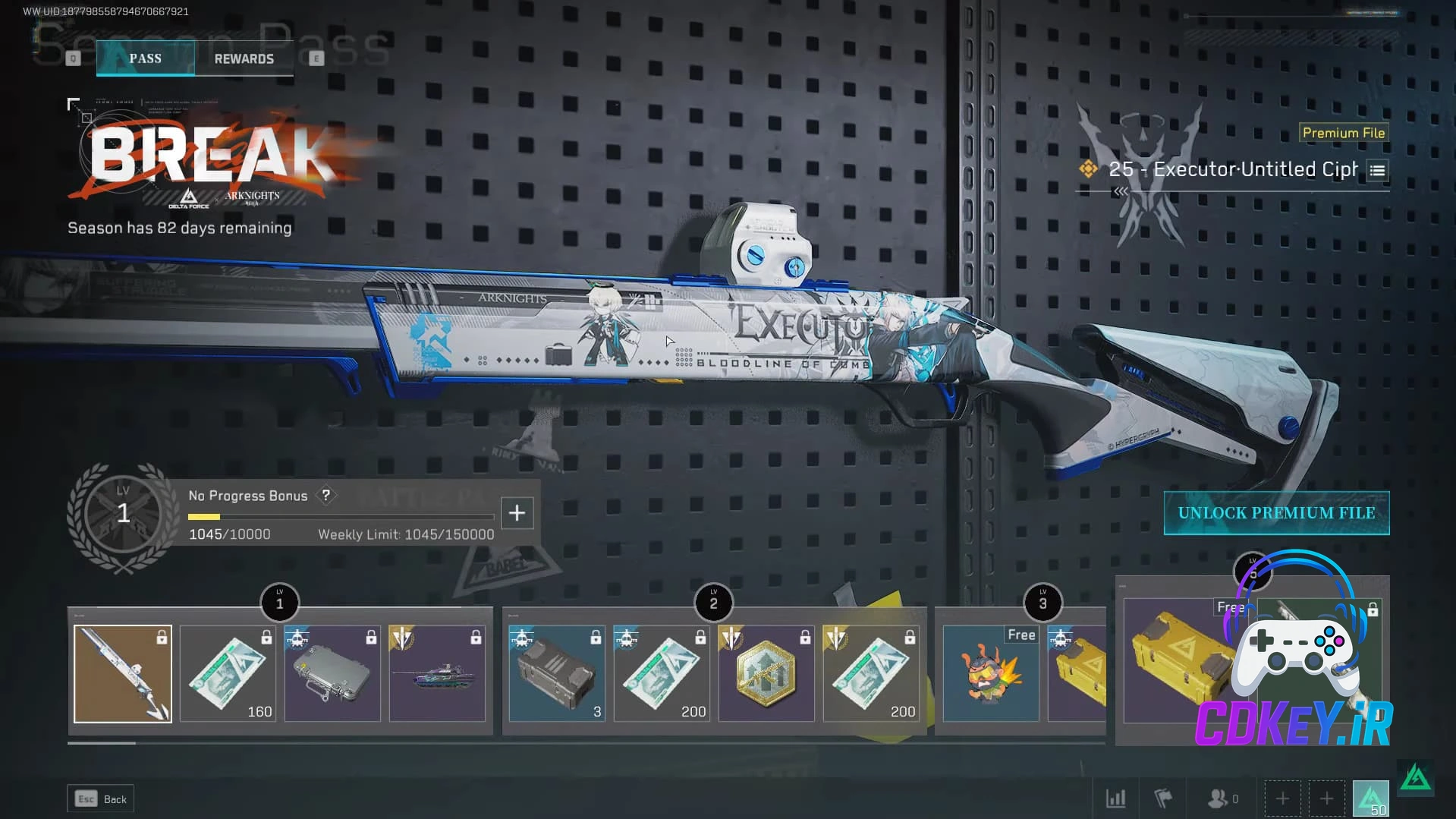Choose the gold hexagon badge reward

766,673
